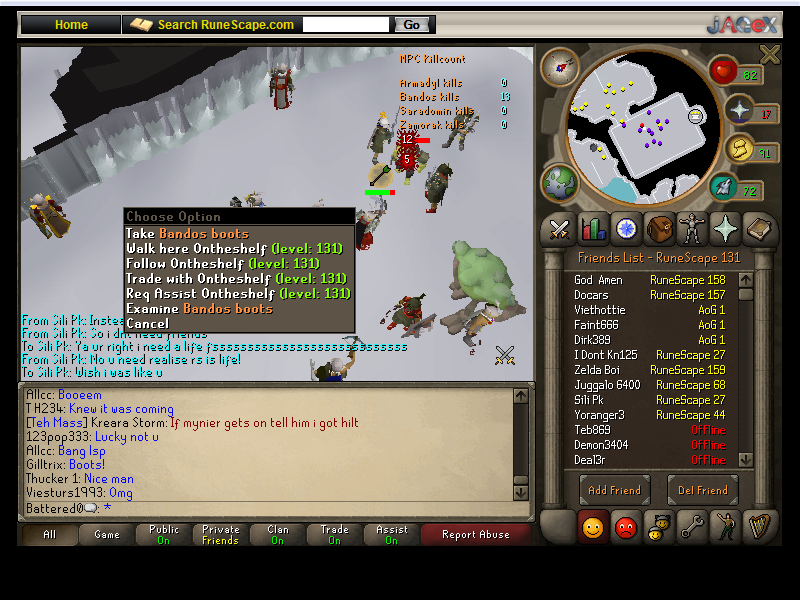This screenshot has height=600, width=800.
Task: Select the Game chat tab
Action: (107, 534)
